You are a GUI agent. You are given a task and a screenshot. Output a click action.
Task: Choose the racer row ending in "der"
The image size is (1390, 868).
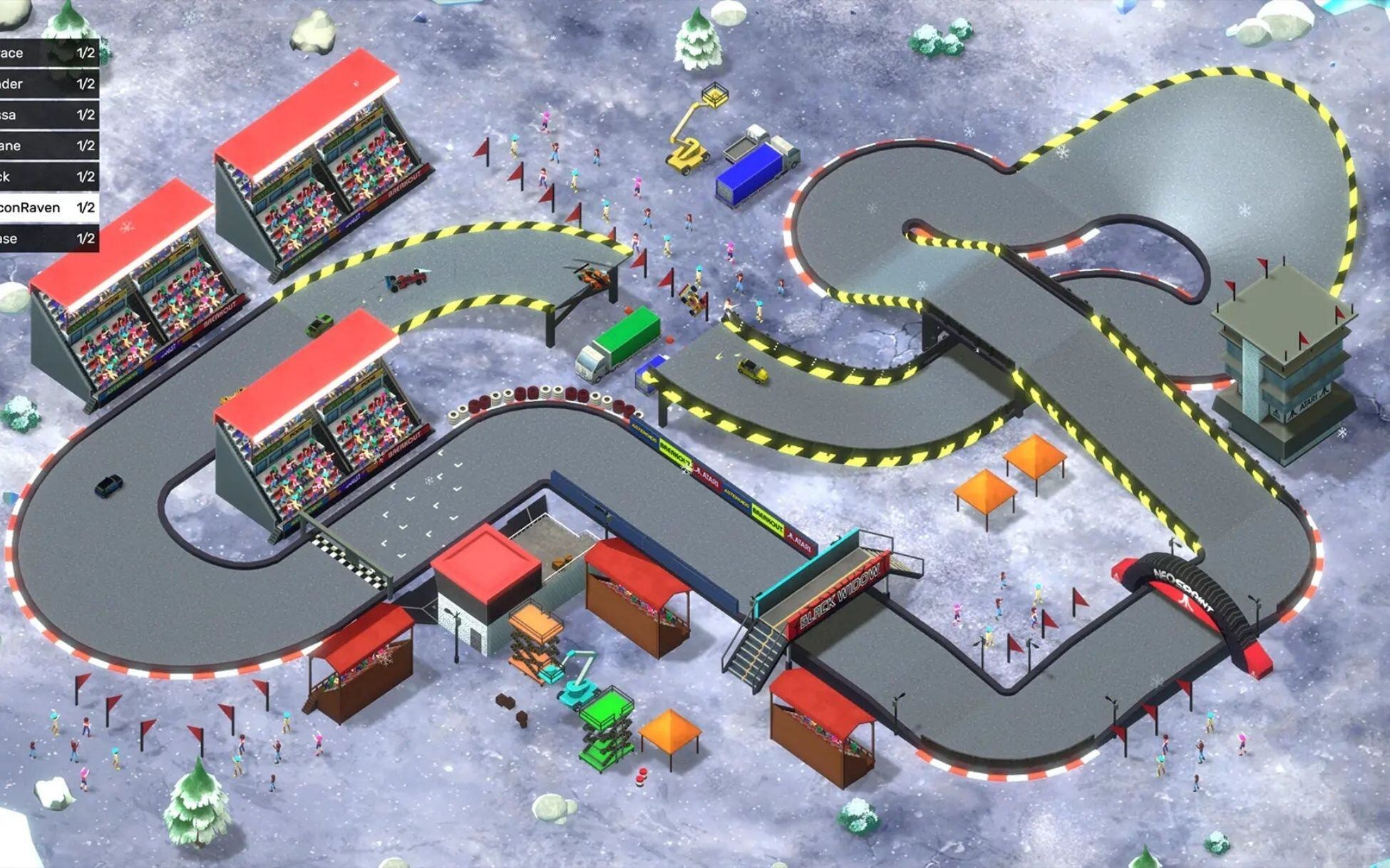(47, 84)
